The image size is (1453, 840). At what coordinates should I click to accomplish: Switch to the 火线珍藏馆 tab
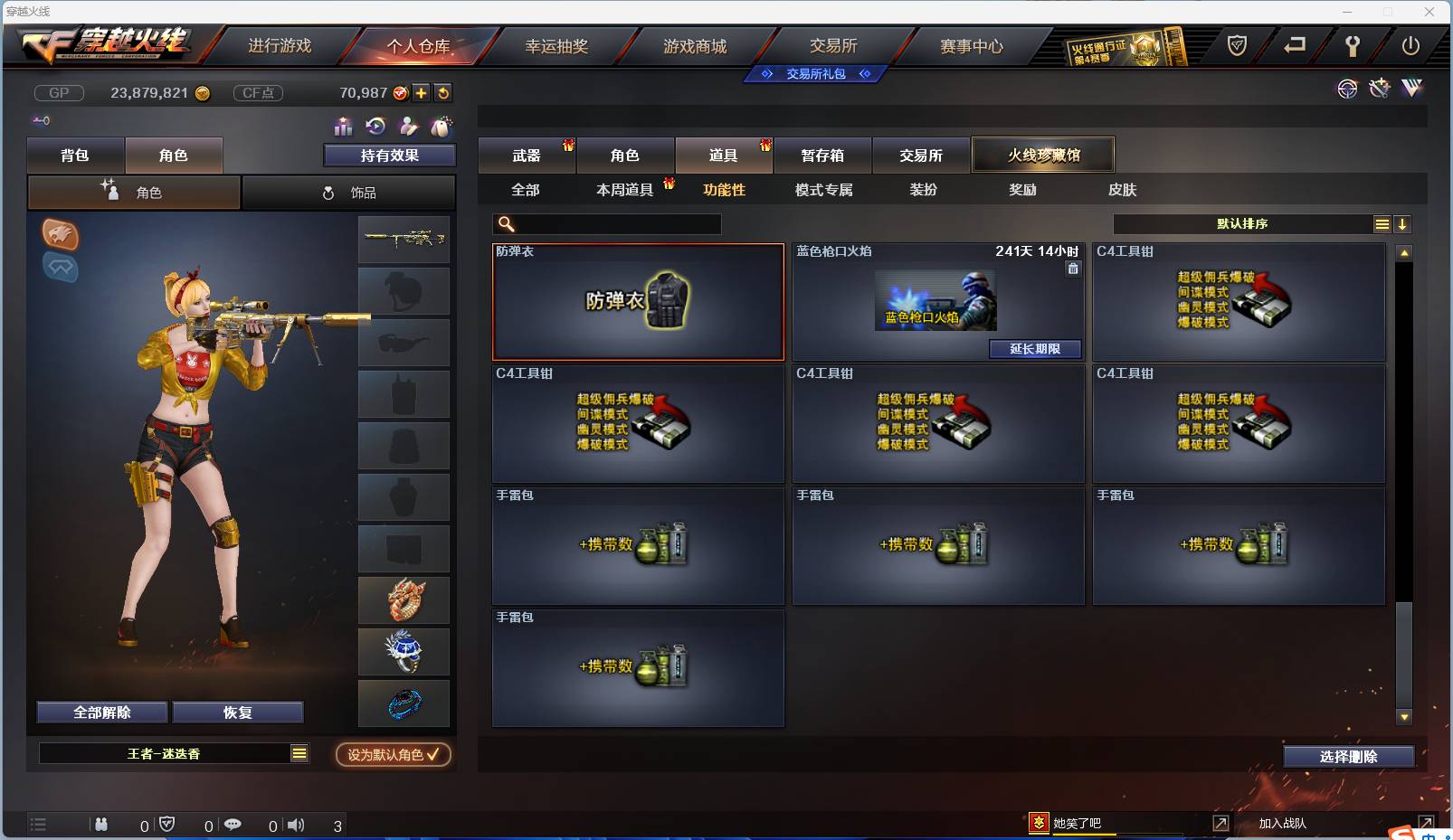(1043, 154)
